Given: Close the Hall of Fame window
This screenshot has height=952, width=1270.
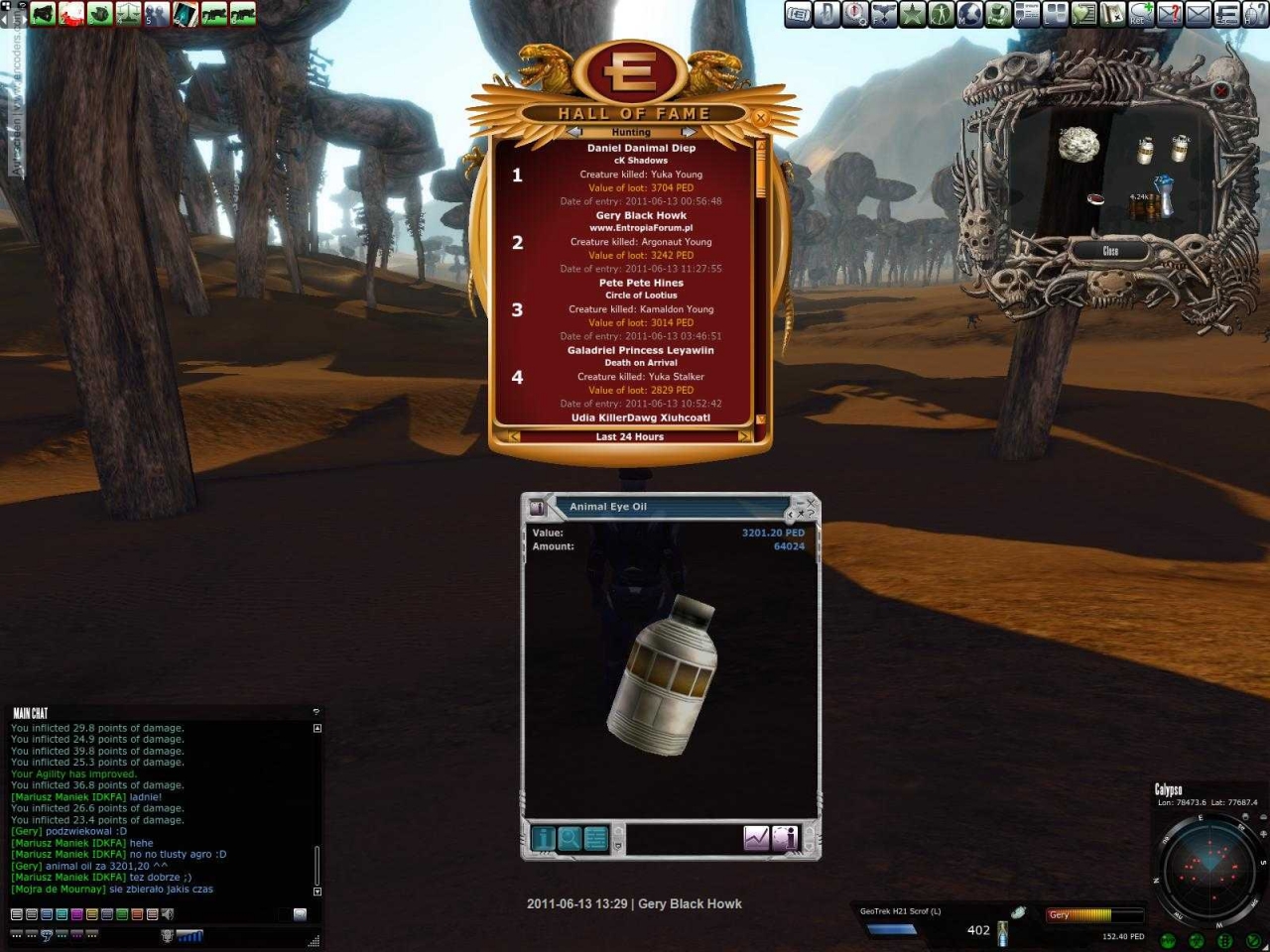Looking at the screenshot, I should pyautogui.click(x=761, y=118).
